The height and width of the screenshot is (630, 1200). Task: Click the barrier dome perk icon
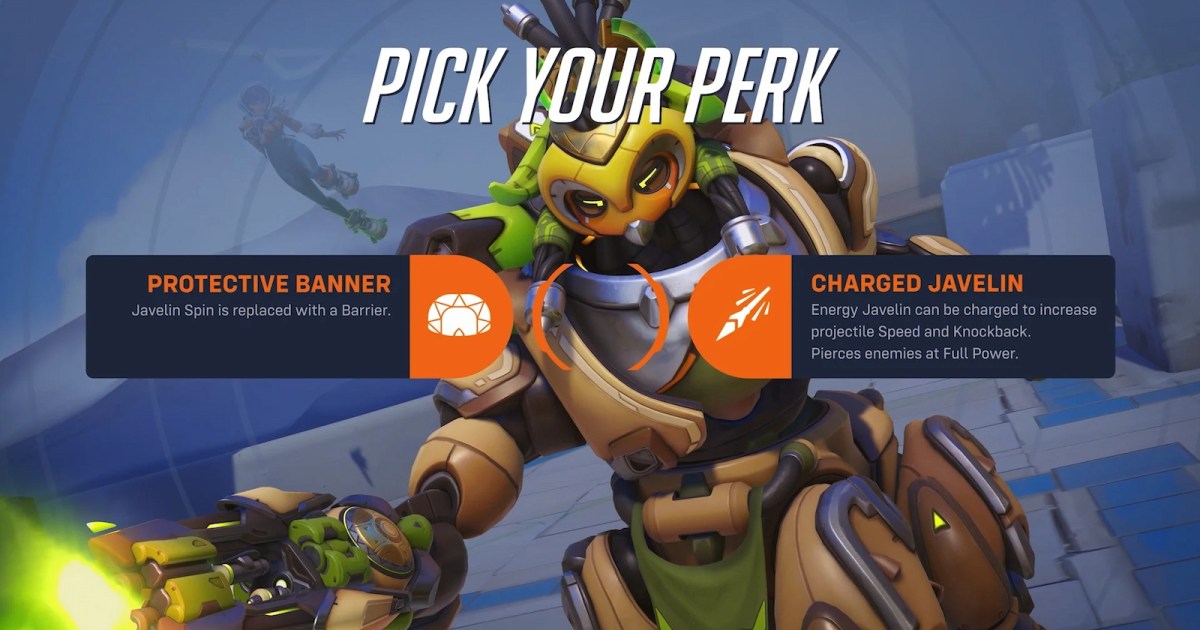[x=455, y=315]
